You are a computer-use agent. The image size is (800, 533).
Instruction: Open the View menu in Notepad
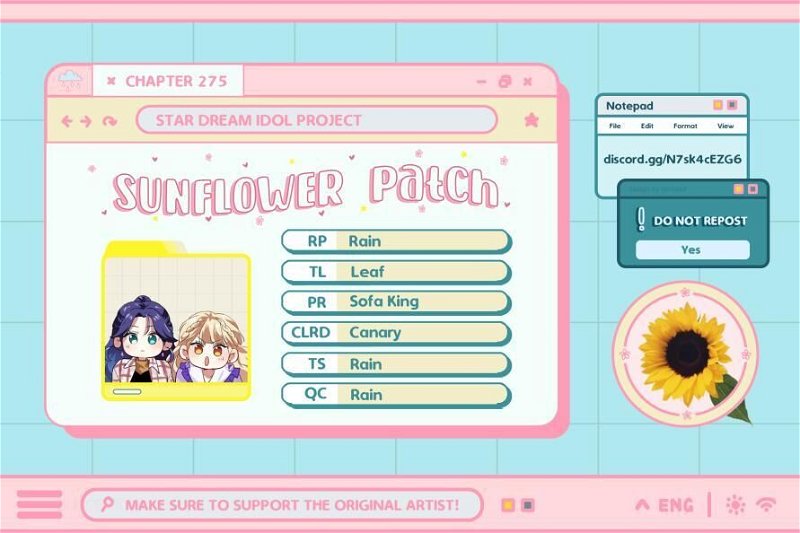[x=725, y=127]
